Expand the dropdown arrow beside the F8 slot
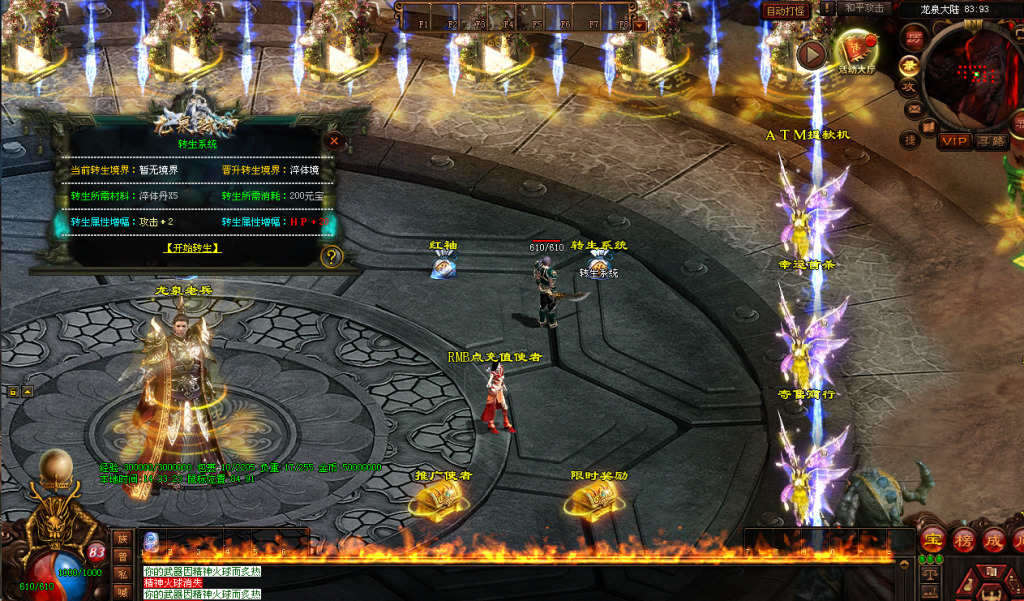The height and width of the screenshot is (601, 1024). 641,25
